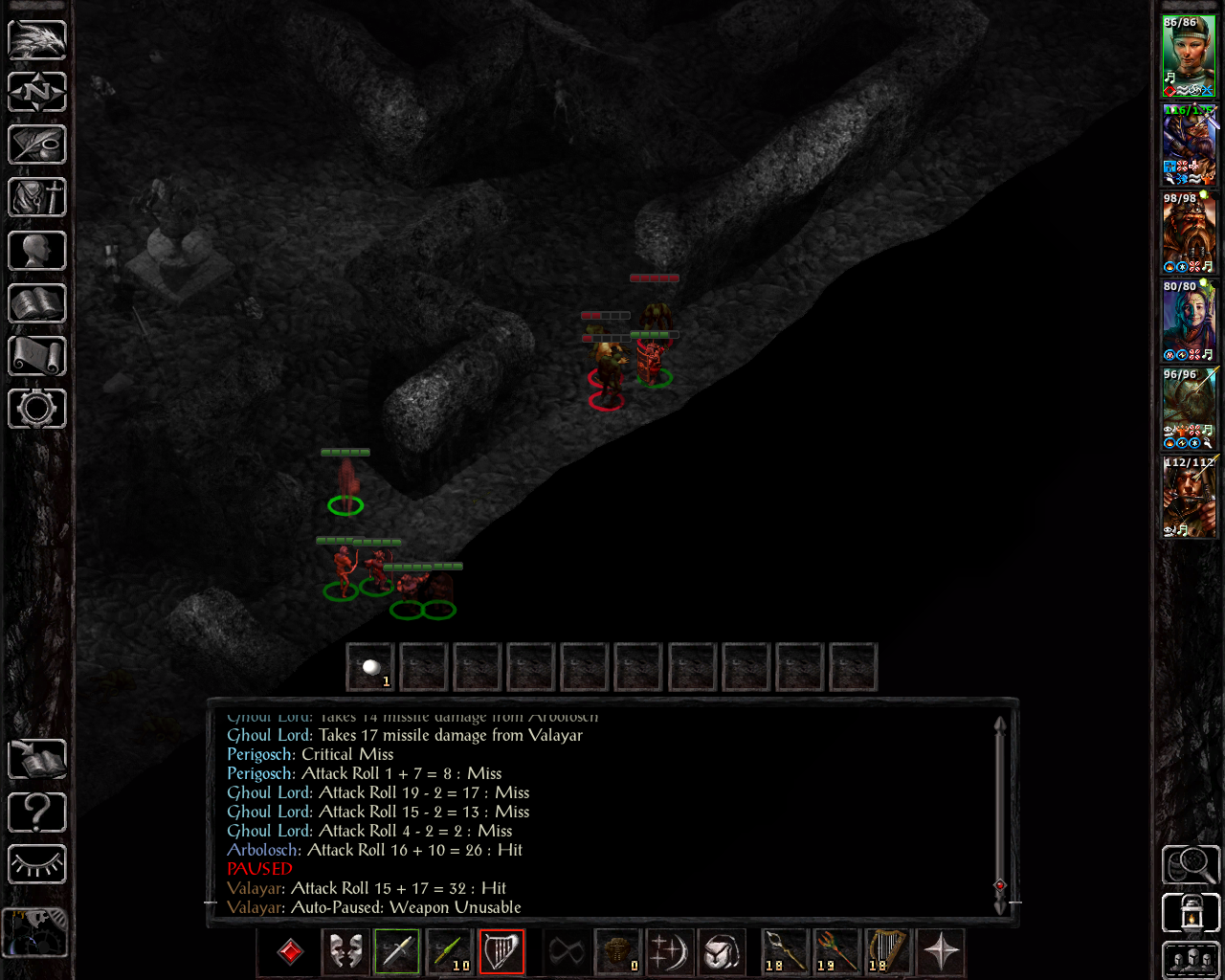1225x980 pixels.
Task: Open the inventory backpack-and-sword button
Action: [37, 198]
